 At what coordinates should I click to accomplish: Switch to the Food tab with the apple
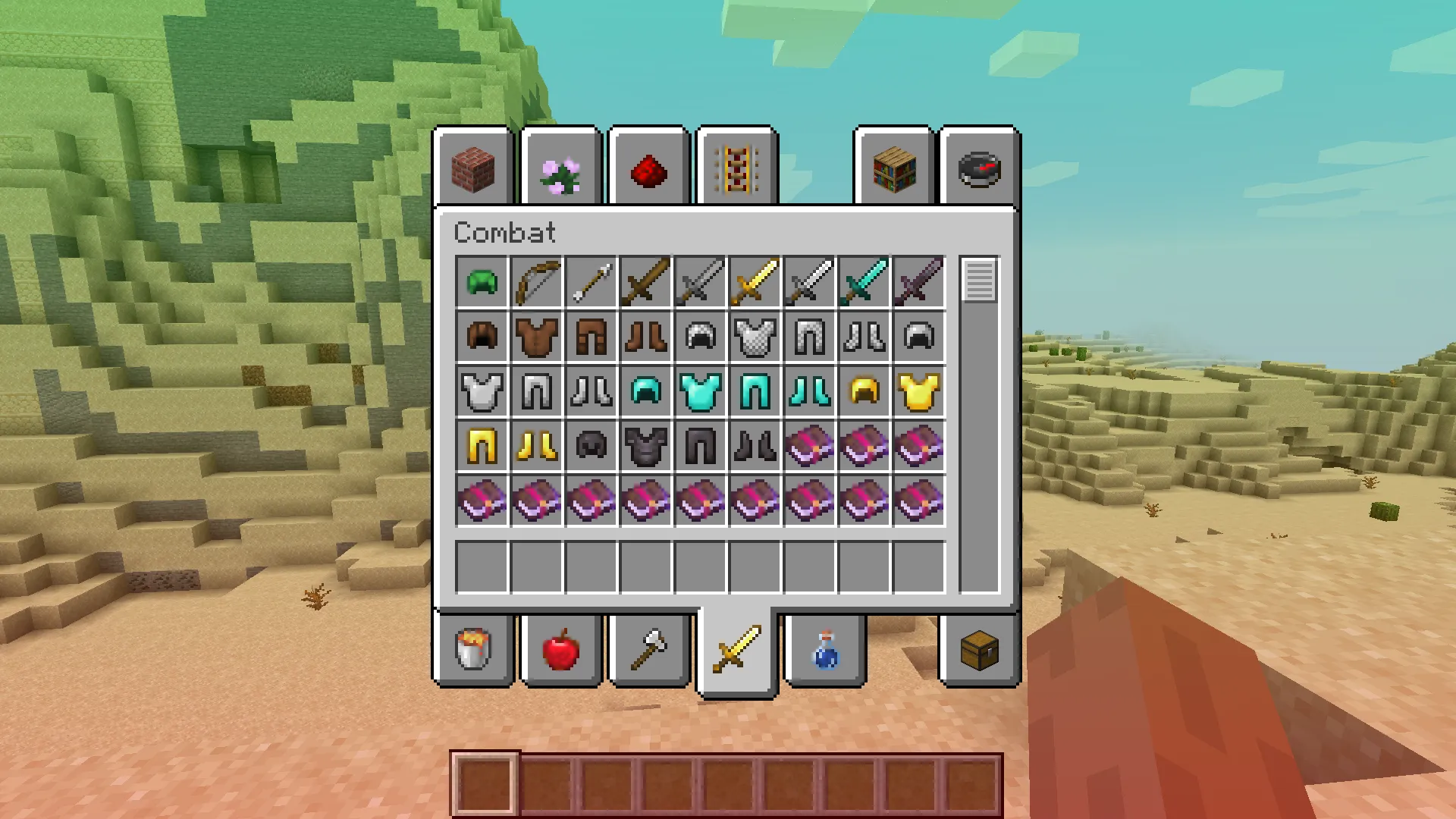(x=561, y=651)
